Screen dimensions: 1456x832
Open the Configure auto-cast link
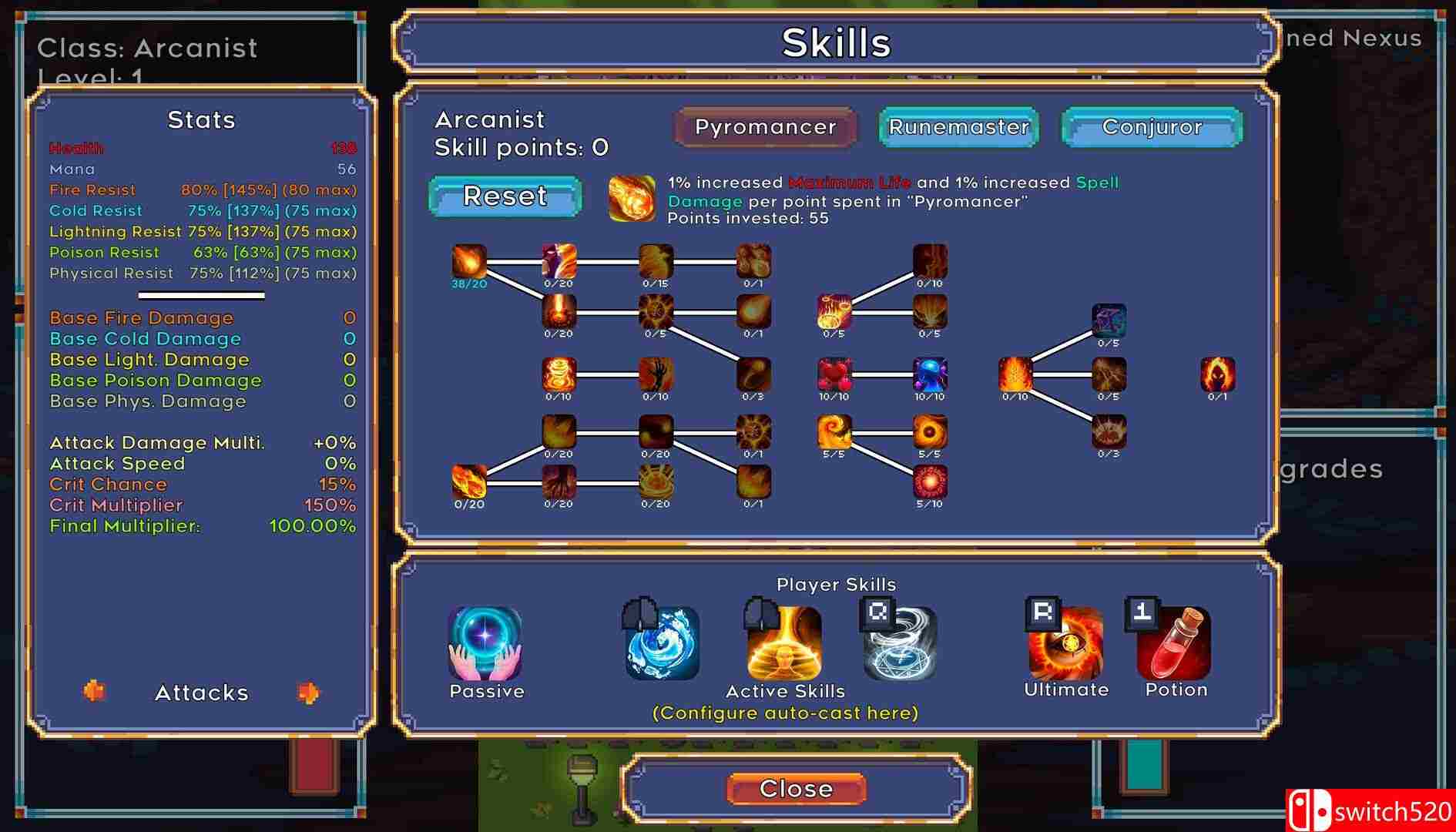[x=785, y=713]
